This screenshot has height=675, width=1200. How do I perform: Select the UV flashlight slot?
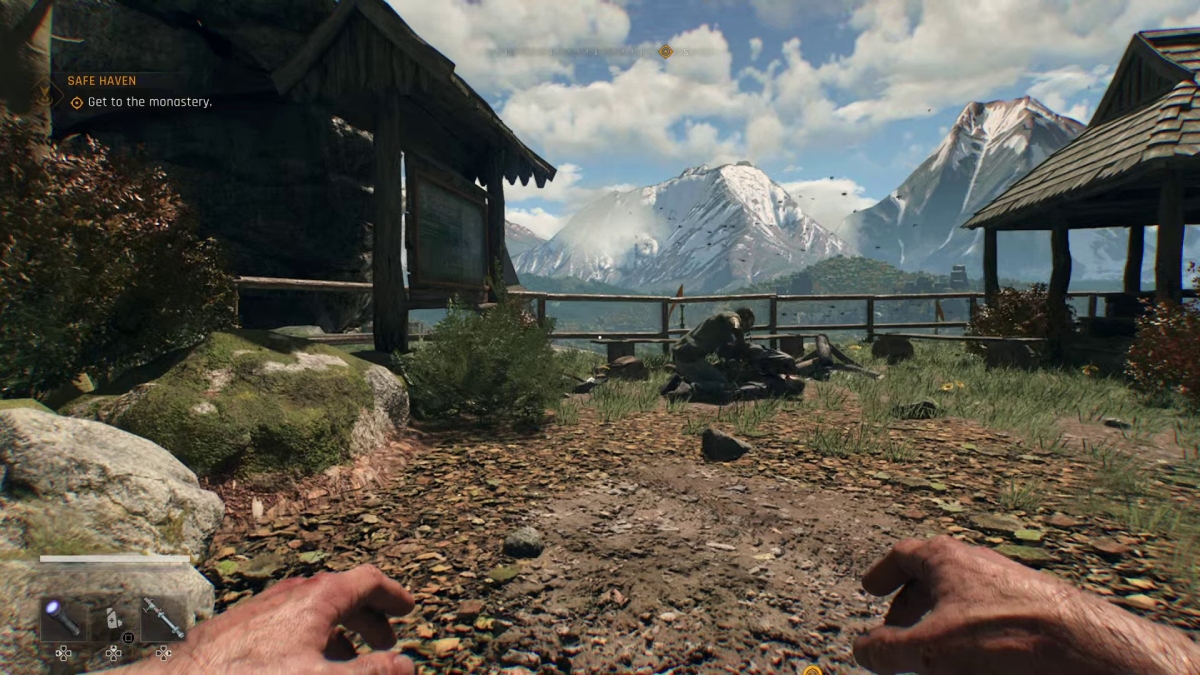coord(63,619)
